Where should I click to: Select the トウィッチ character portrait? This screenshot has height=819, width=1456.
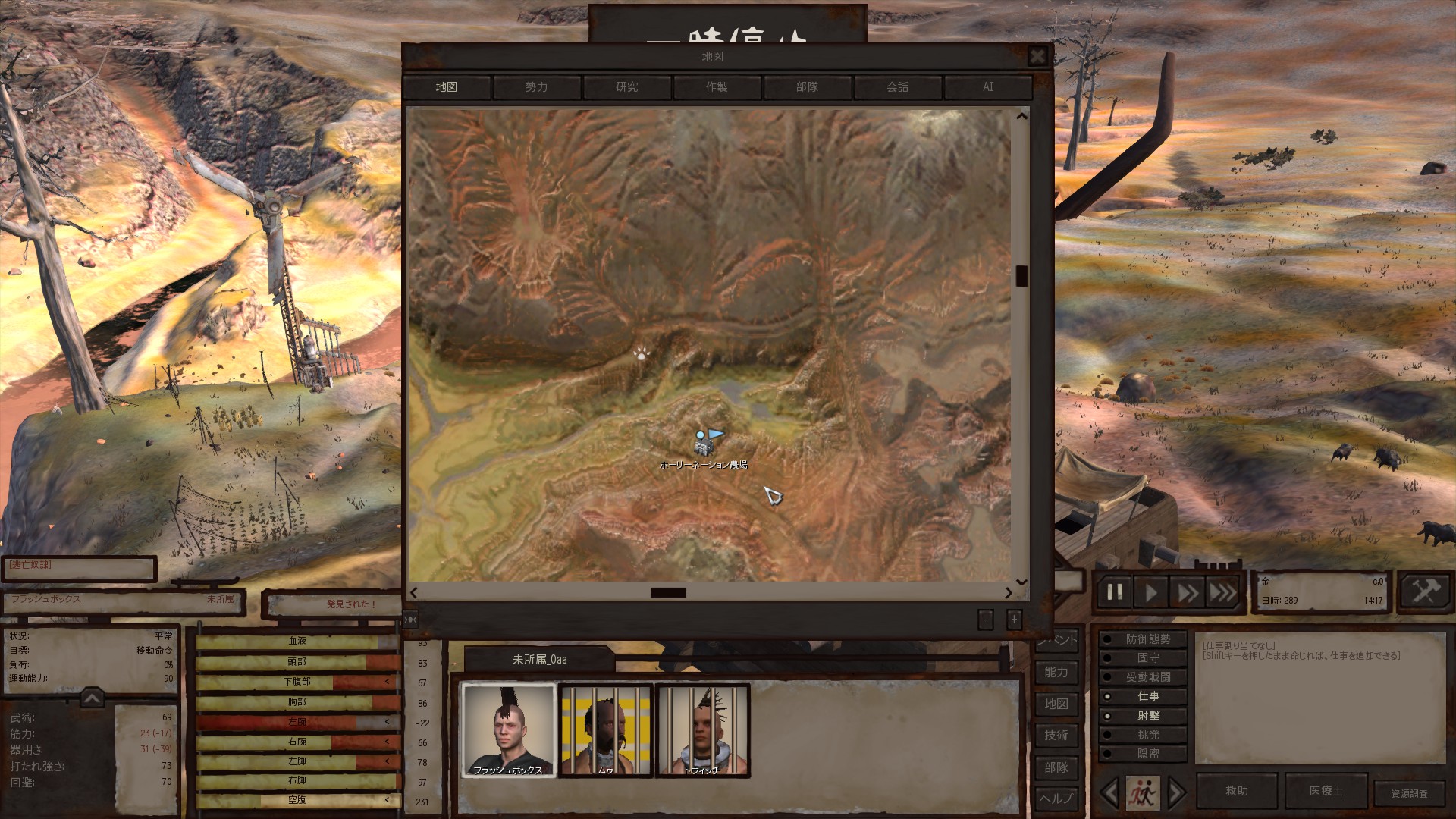point(702,730)
